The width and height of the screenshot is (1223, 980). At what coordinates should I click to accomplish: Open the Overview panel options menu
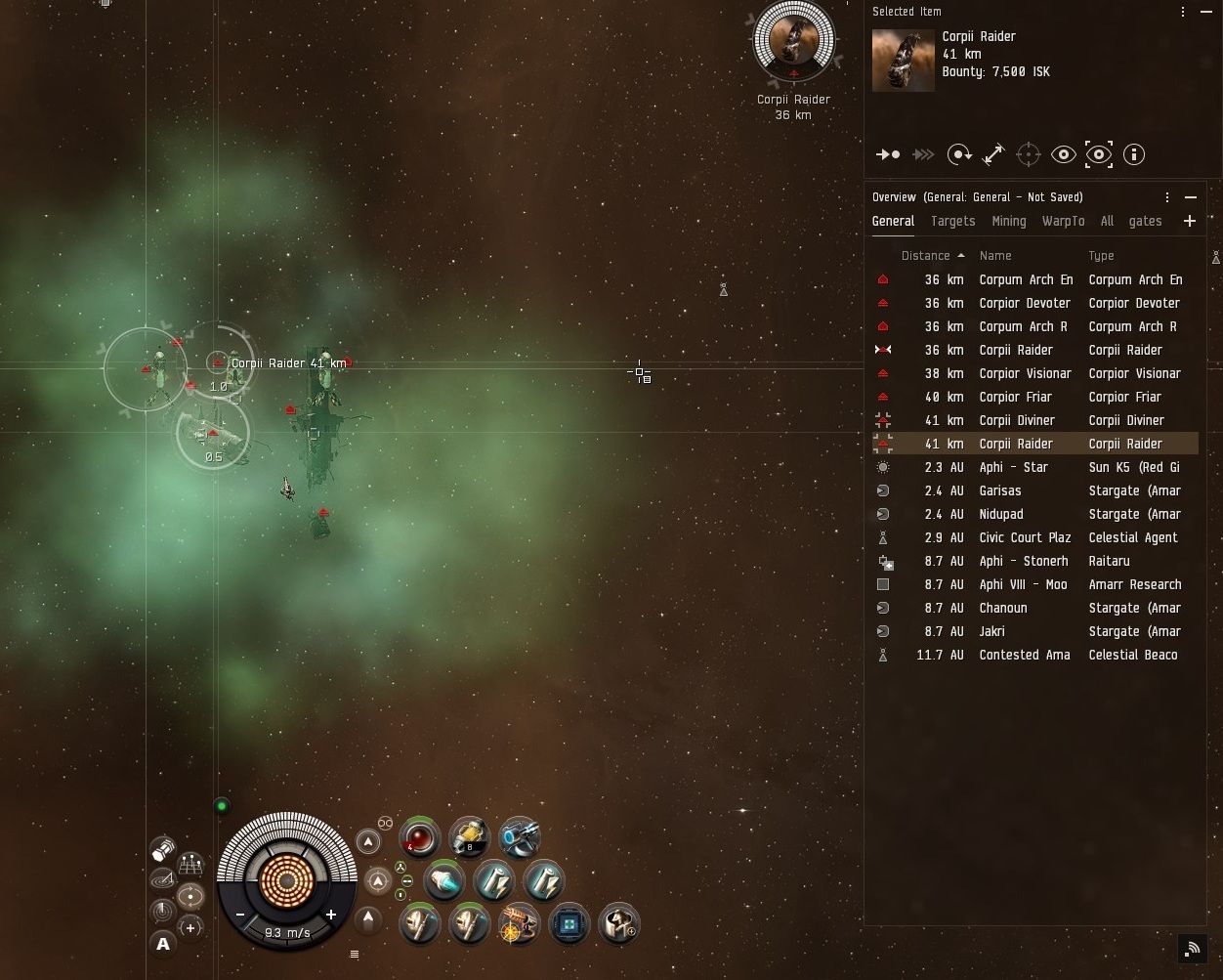(x=1167, y=197)
